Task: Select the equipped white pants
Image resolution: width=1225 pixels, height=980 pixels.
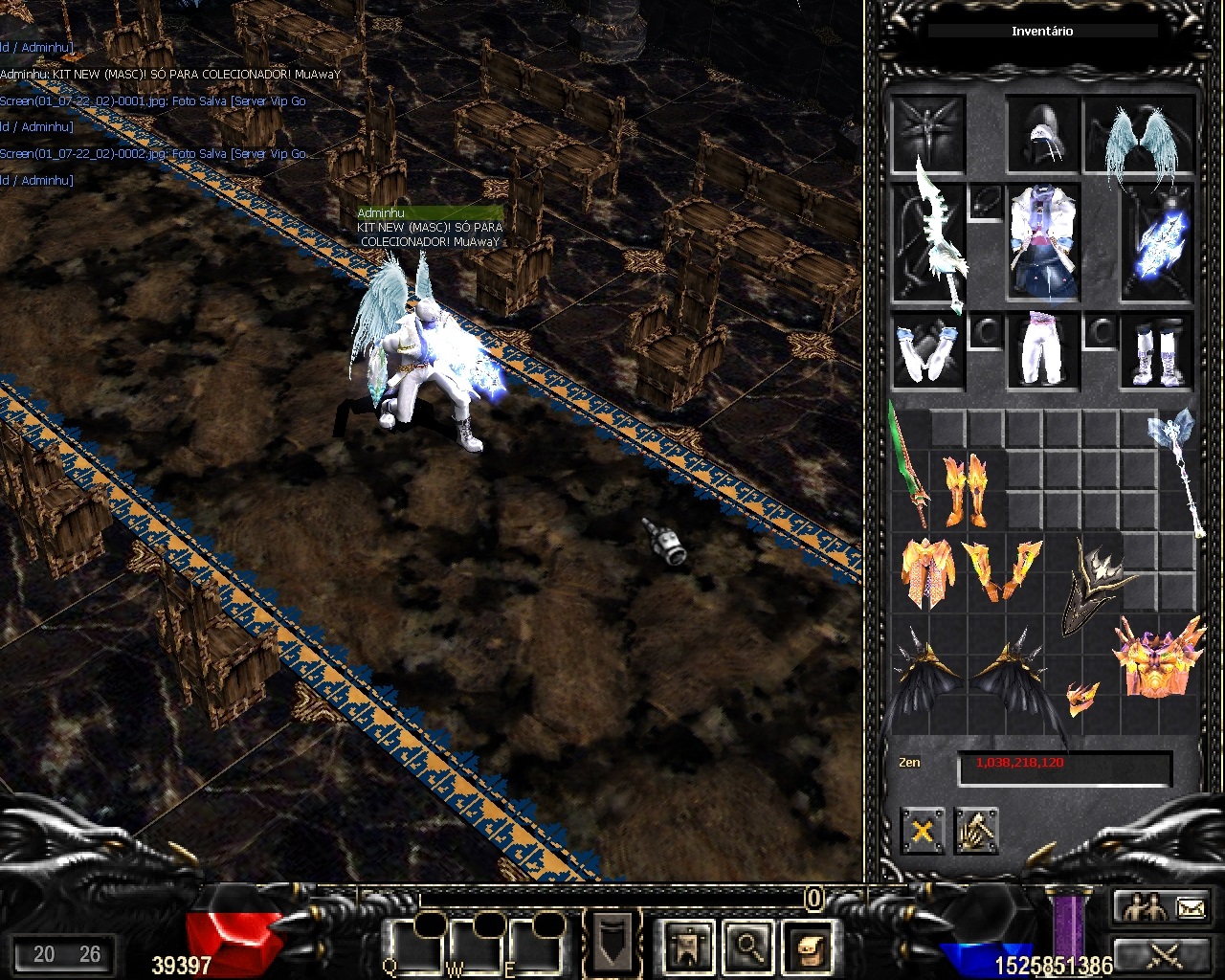Action: point(1042,349)
